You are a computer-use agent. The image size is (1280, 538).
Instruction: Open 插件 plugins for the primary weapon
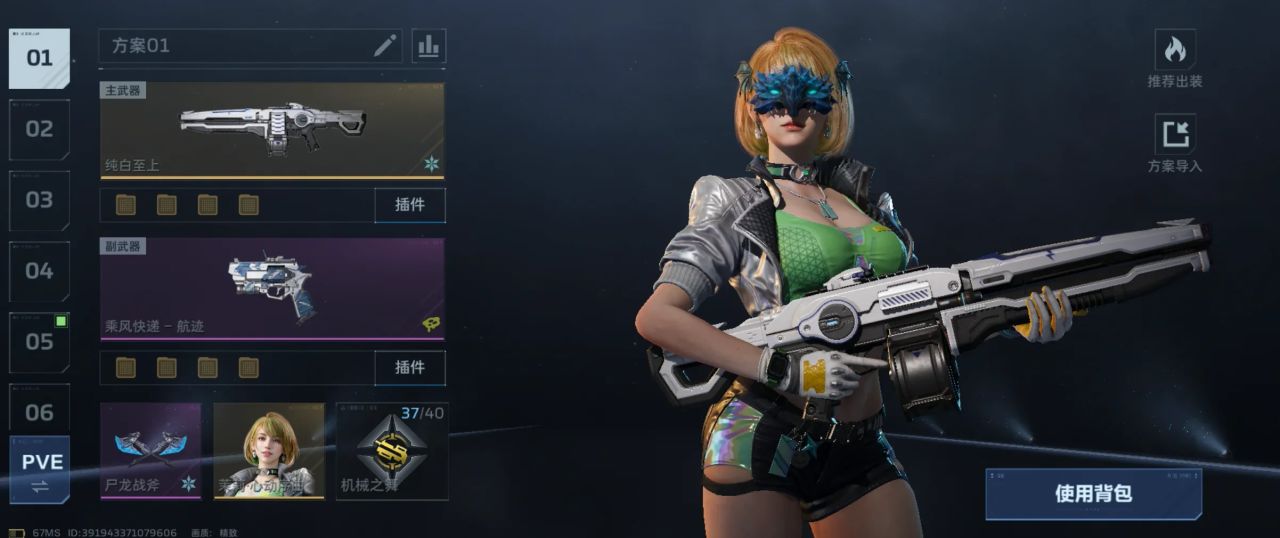coord(410,205)
